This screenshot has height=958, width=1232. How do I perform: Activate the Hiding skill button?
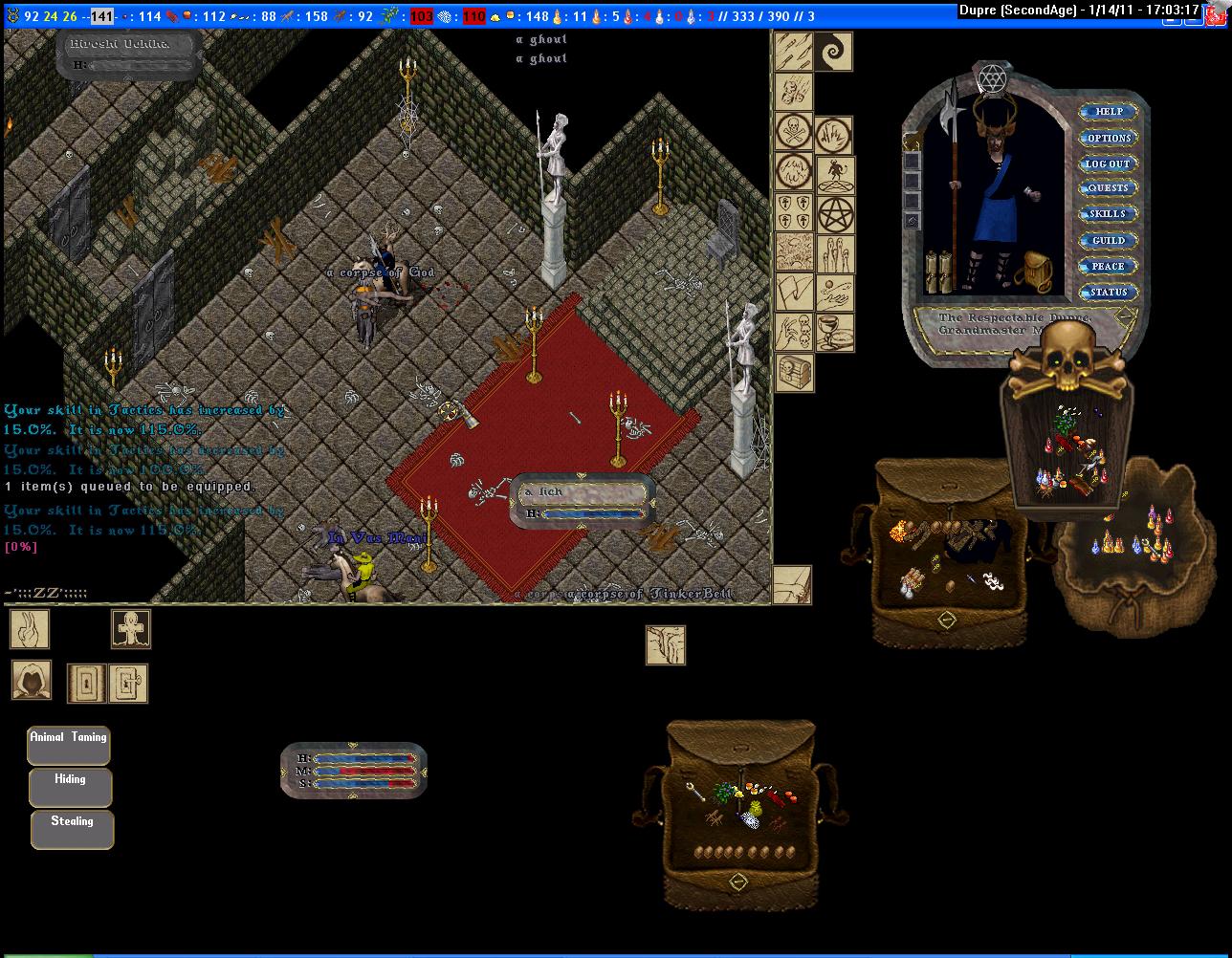70,787
